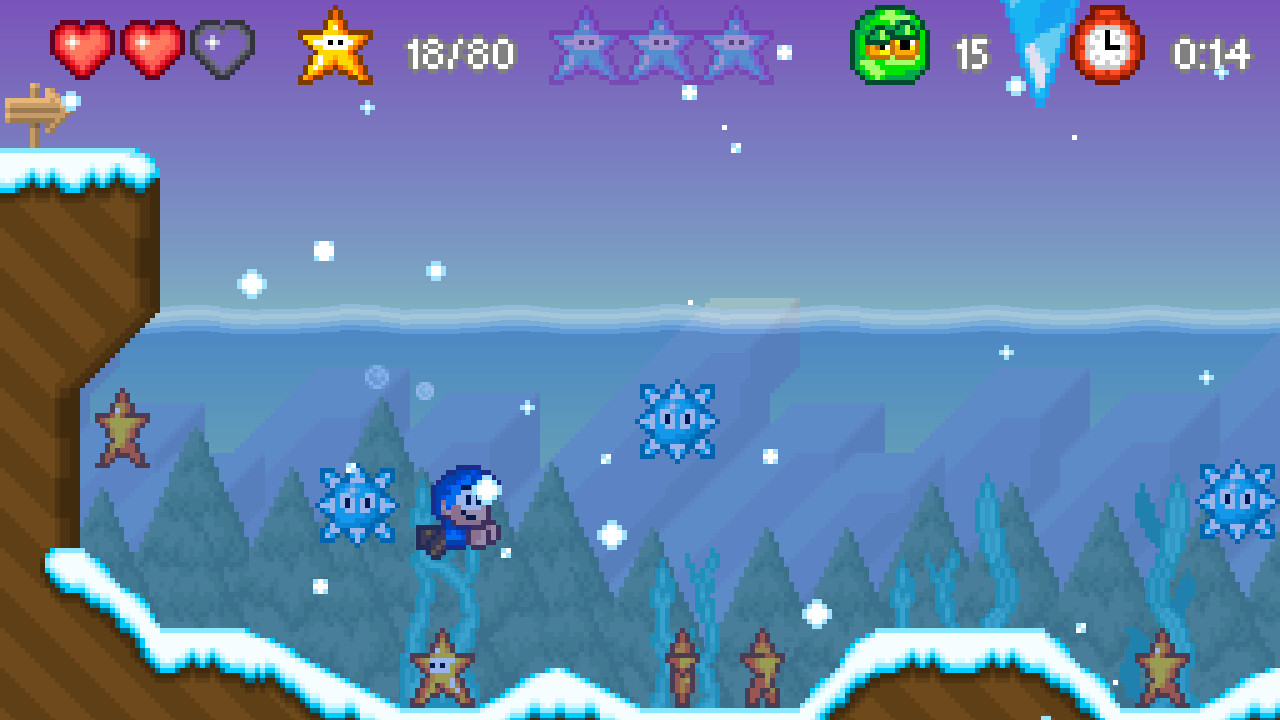Click the third purple outlined star
Screen dimensions: 1280x720
pyautogui.click(x=733, y=45)
